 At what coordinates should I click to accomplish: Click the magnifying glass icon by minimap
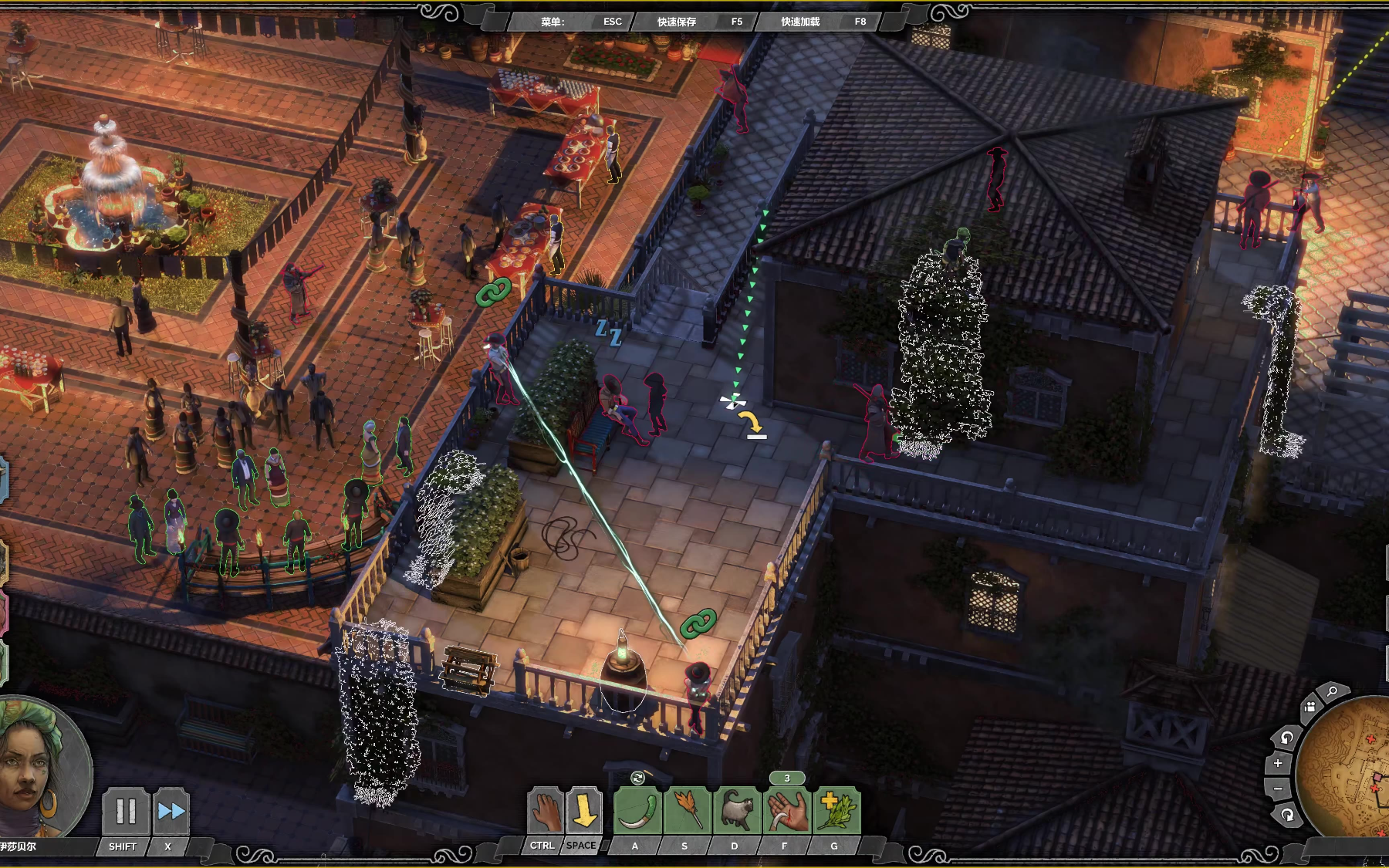coord(1333,692)
